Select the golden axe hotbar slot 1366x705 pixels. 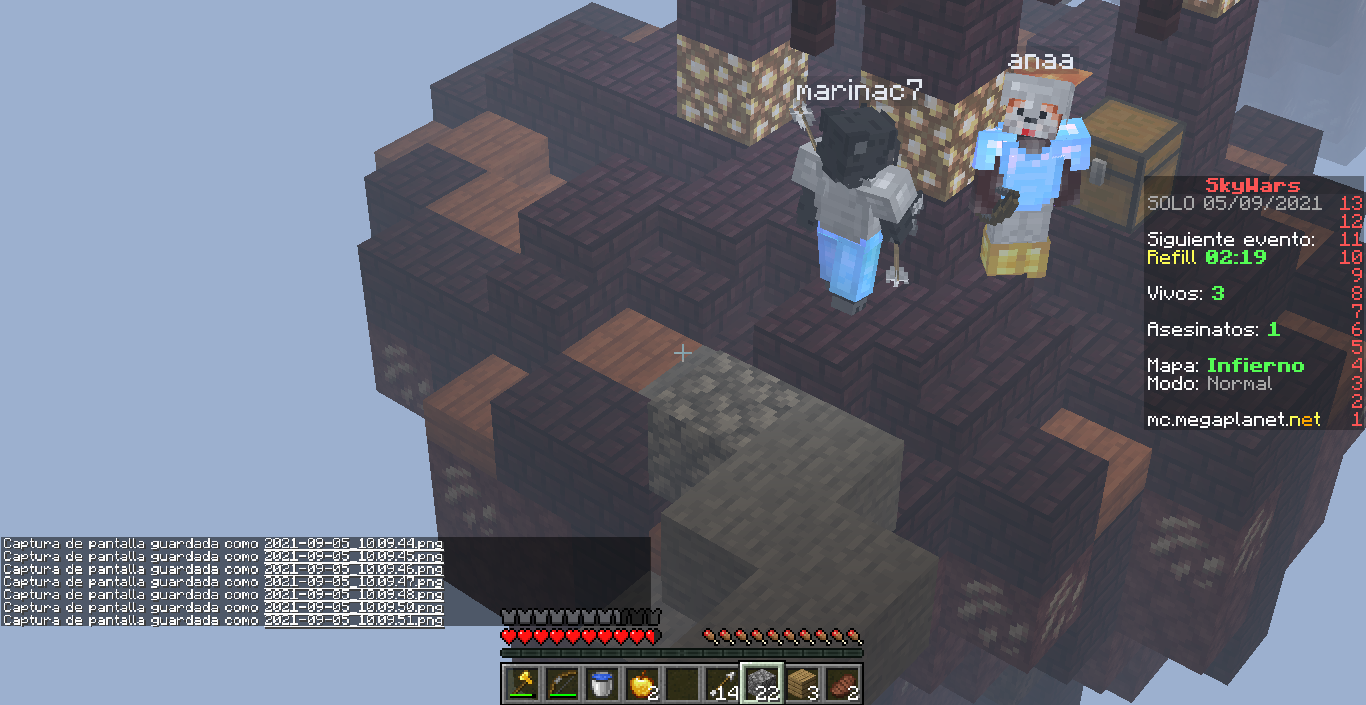tap(522, 683)
